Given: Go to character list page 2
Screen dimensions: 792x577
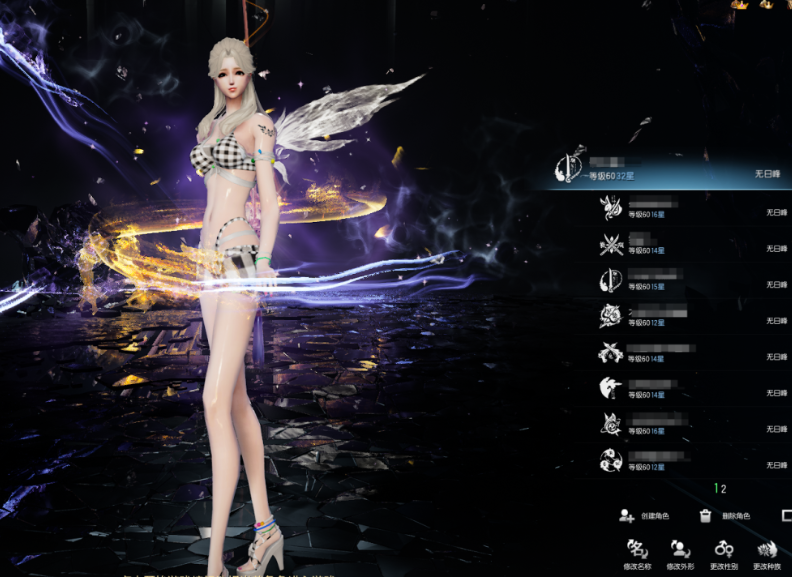Looking at the screenshot, I should click(x=723, y=489).
